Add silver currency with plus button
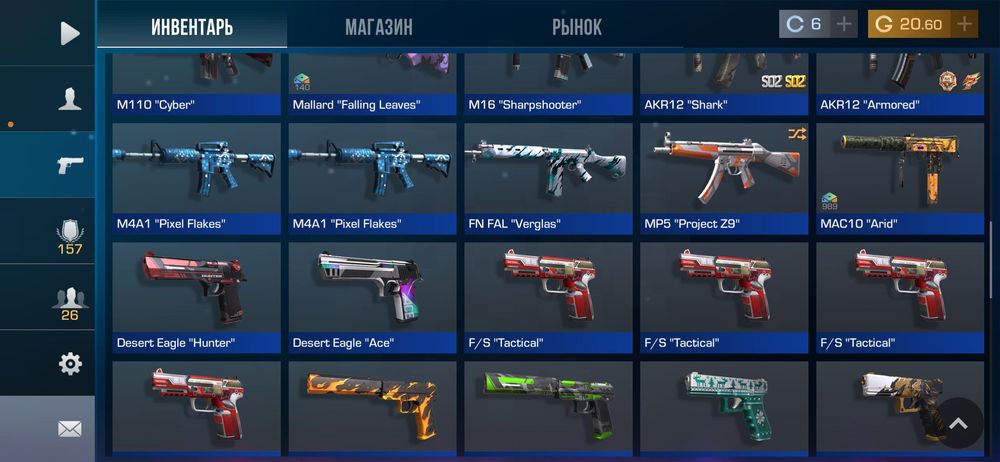 click(x=845, y=24)
